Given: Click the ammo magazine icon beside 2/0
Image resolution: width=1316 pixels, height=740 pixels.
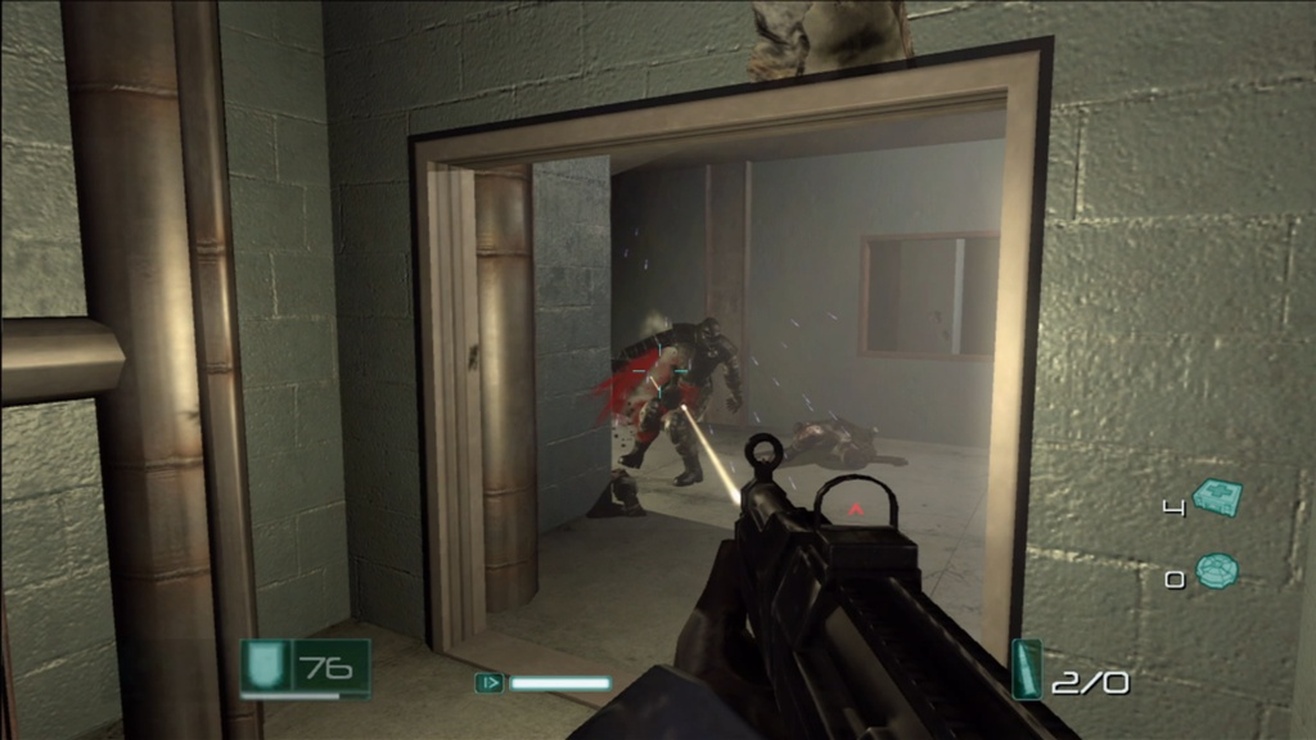Looking at the screenshot, I should (1027, 670).
